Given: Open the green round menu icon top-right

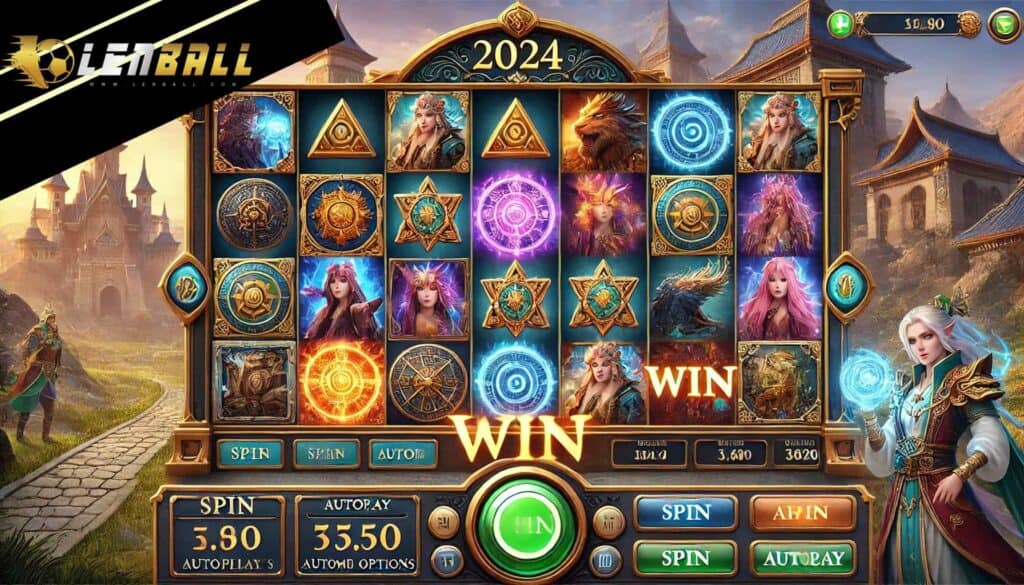Looking at the screenshot, I should [1003, 25].
